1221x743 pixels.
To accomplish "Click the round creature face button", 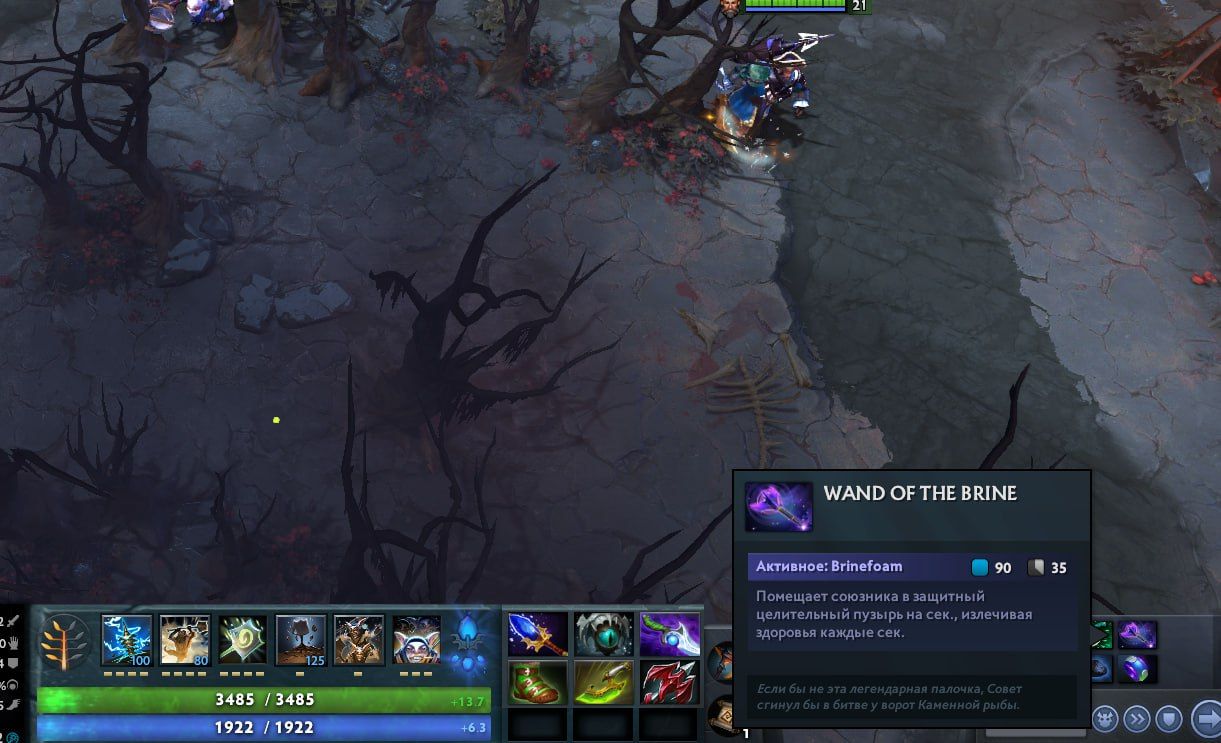I will click(x=1104, y=718).
